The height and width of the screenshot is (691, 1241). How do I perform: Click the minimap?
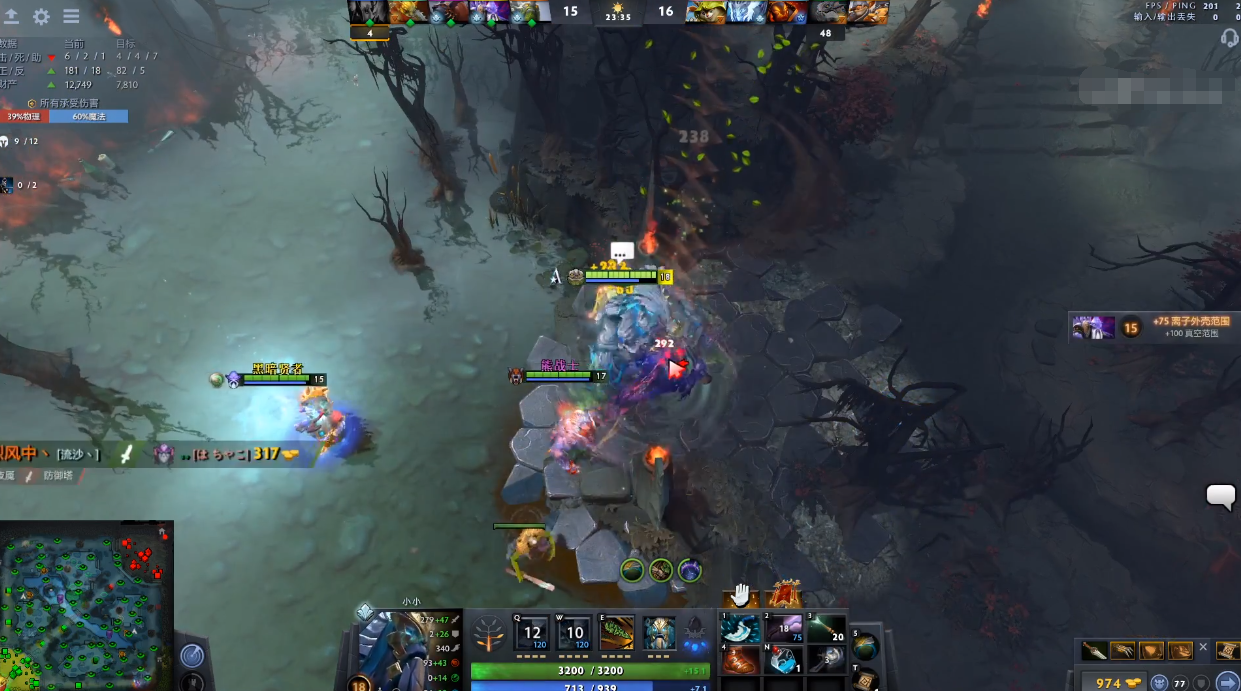click(x=86, y=605)
